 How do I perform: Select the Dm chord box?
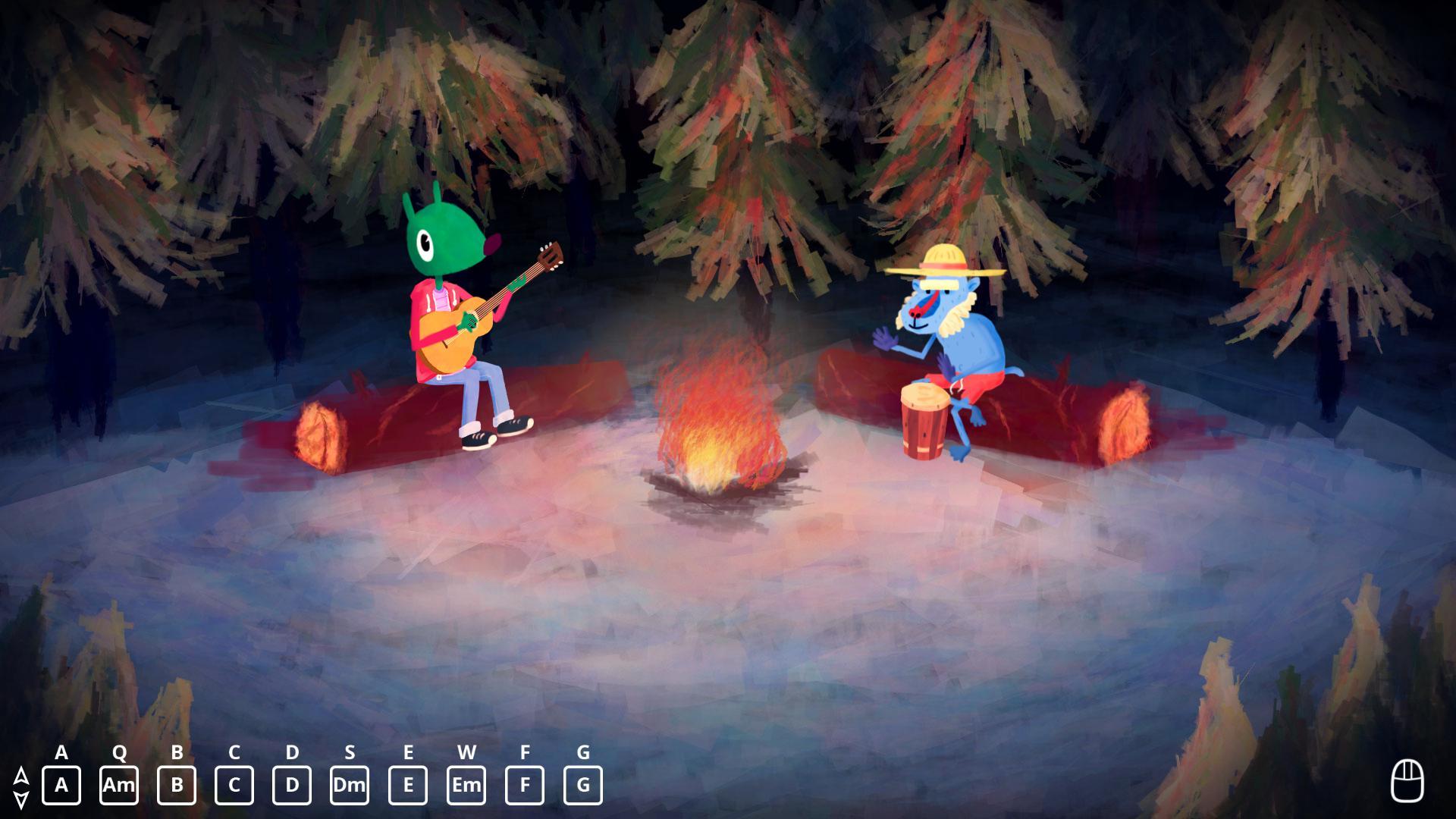350,785
